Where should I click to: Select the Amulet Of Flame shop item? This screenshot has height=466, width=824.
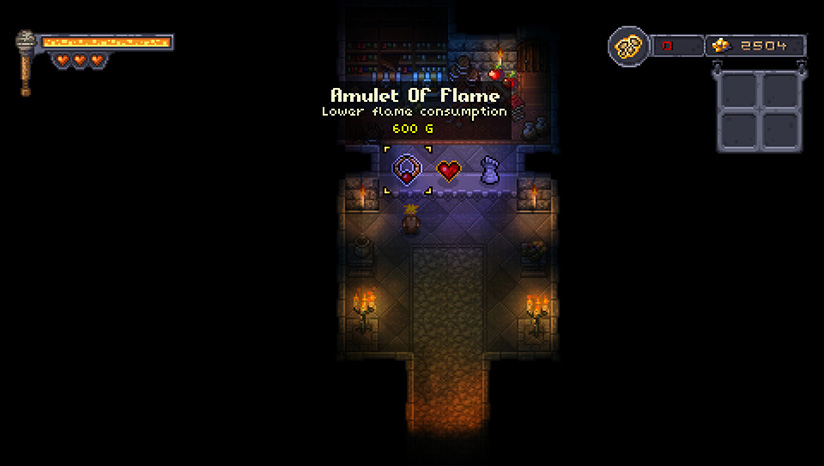coord(407,170)
